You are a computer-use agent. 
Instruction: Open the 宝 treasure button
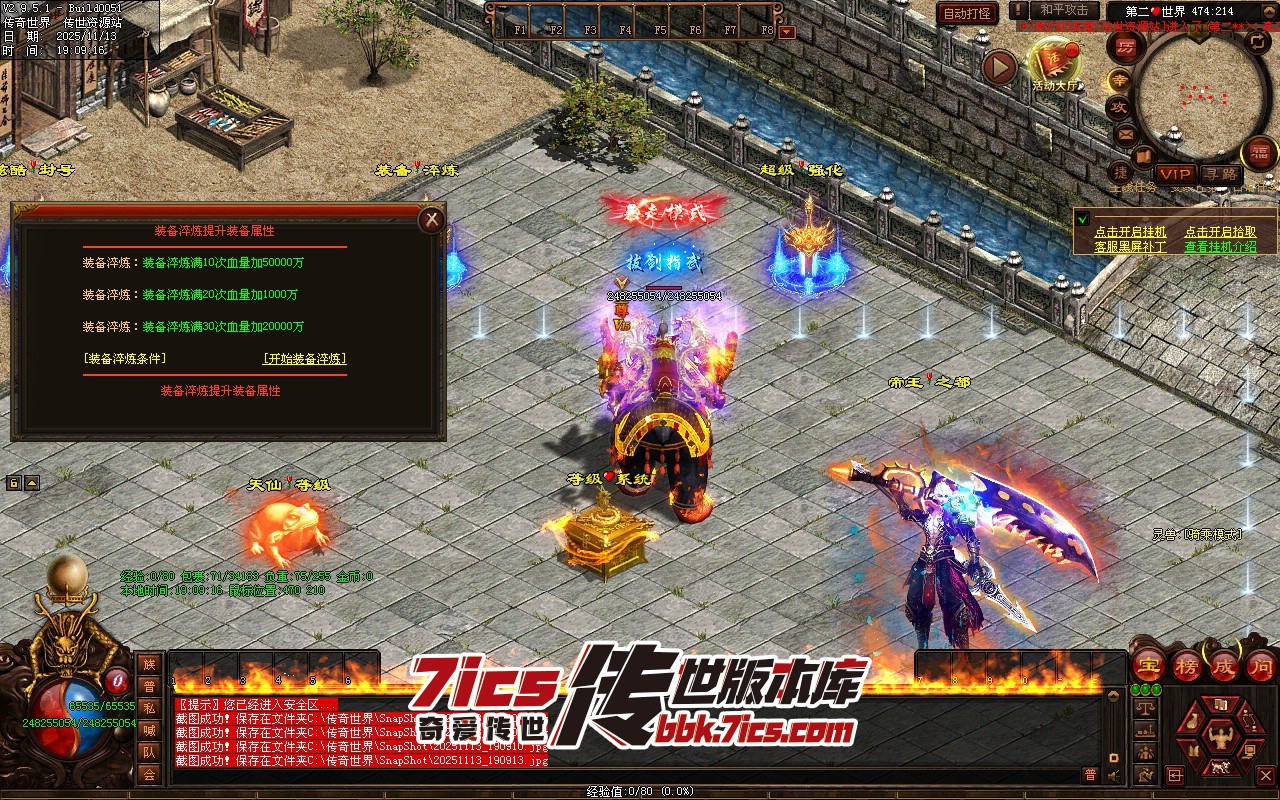click(1149, 665)
